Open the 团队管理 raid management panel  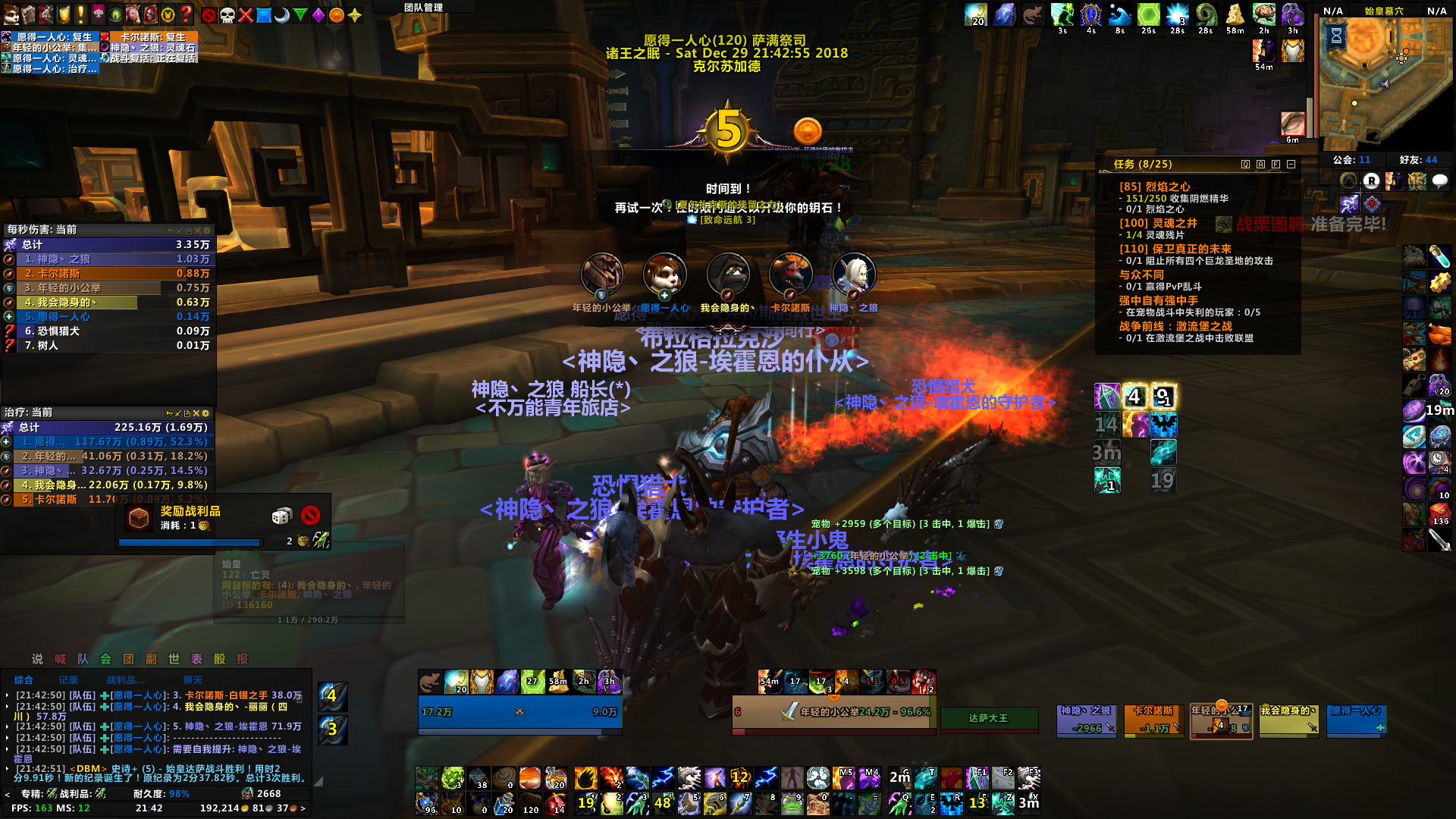click(x=423, y=8)
